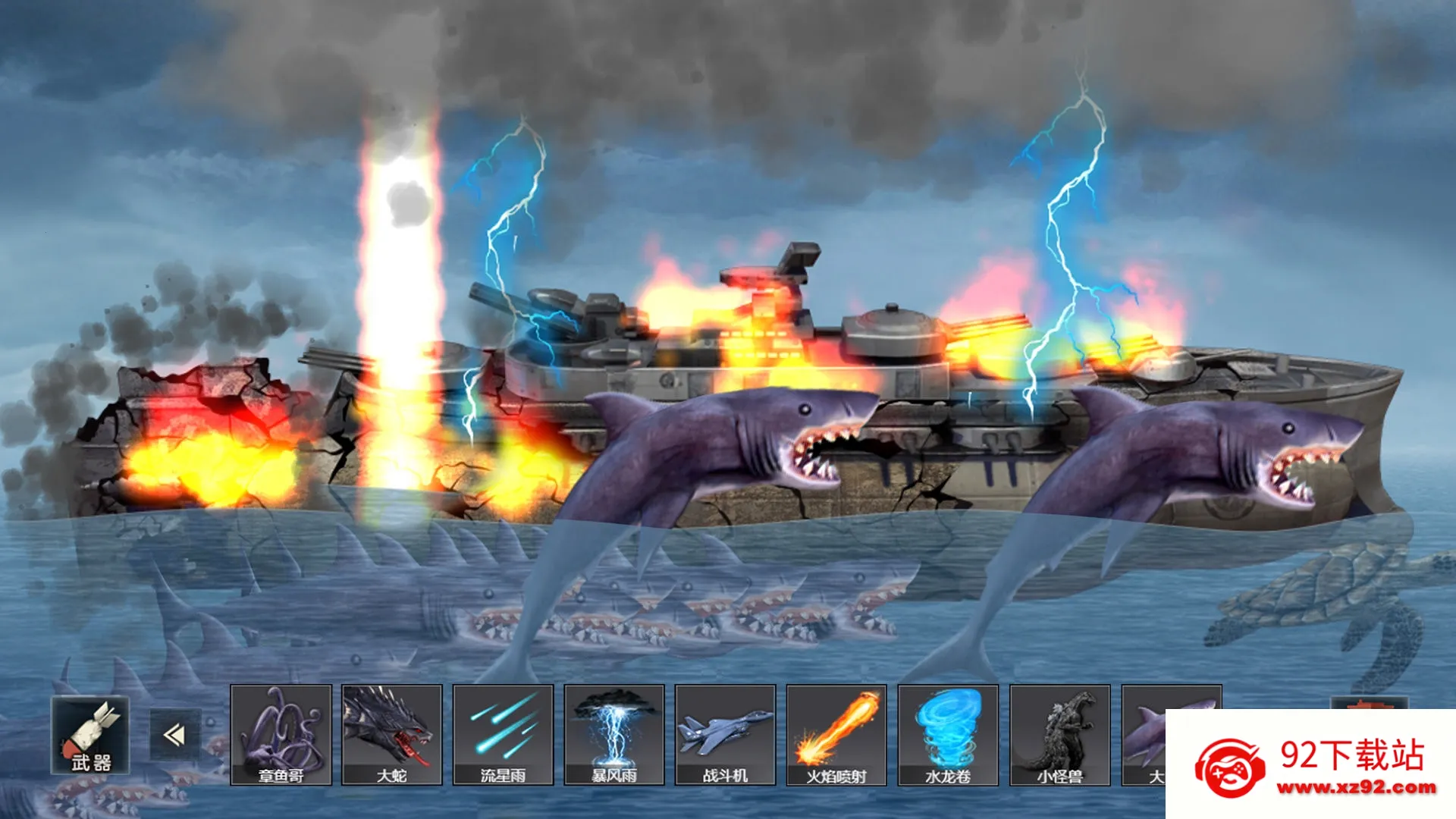Select the shark weapon slot
The height and width of the screenshot is (819, 1456).
[x=1144, y=734]
